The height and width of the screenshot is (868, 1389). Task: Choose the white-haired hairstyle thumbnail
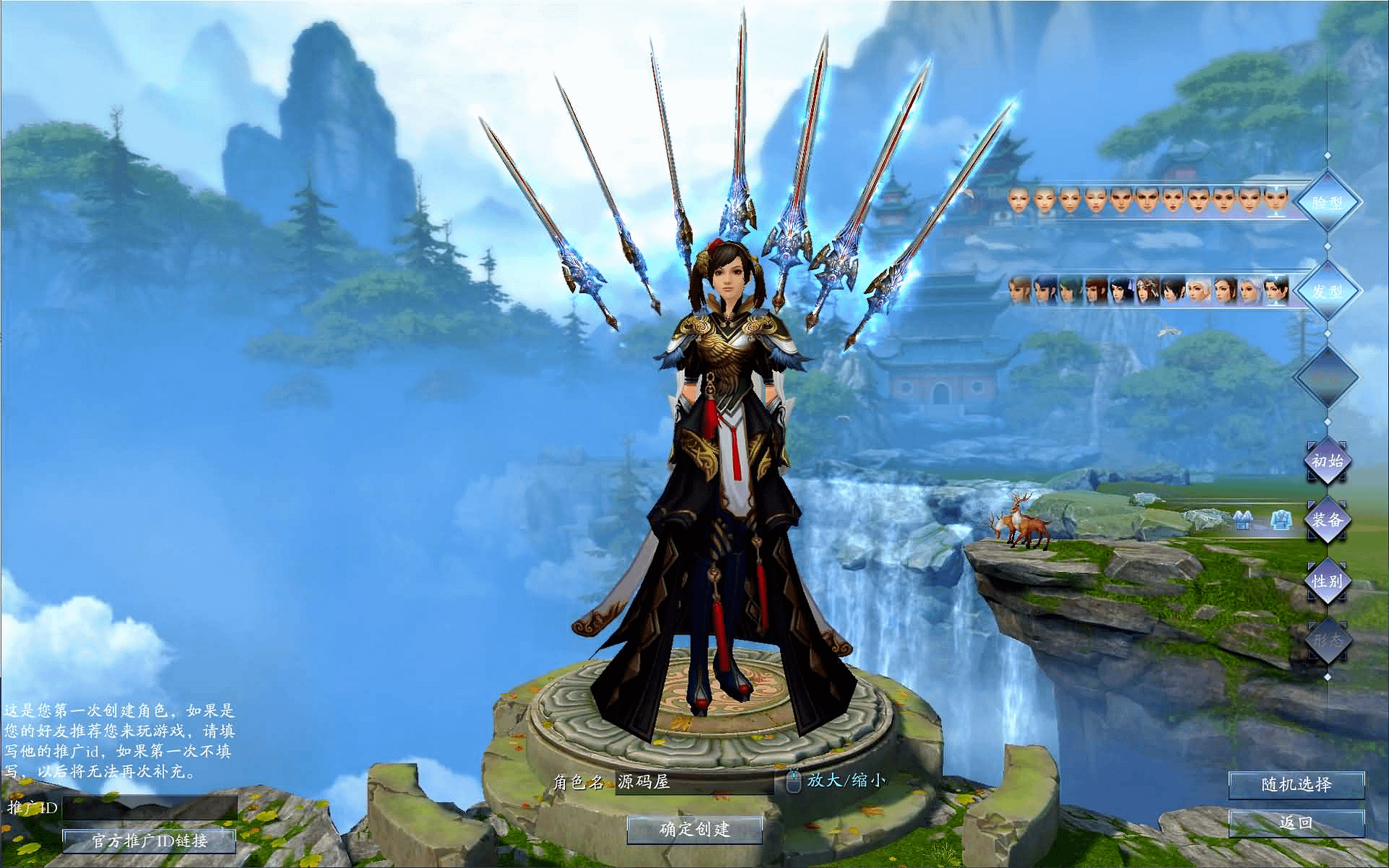[1199, 291]
